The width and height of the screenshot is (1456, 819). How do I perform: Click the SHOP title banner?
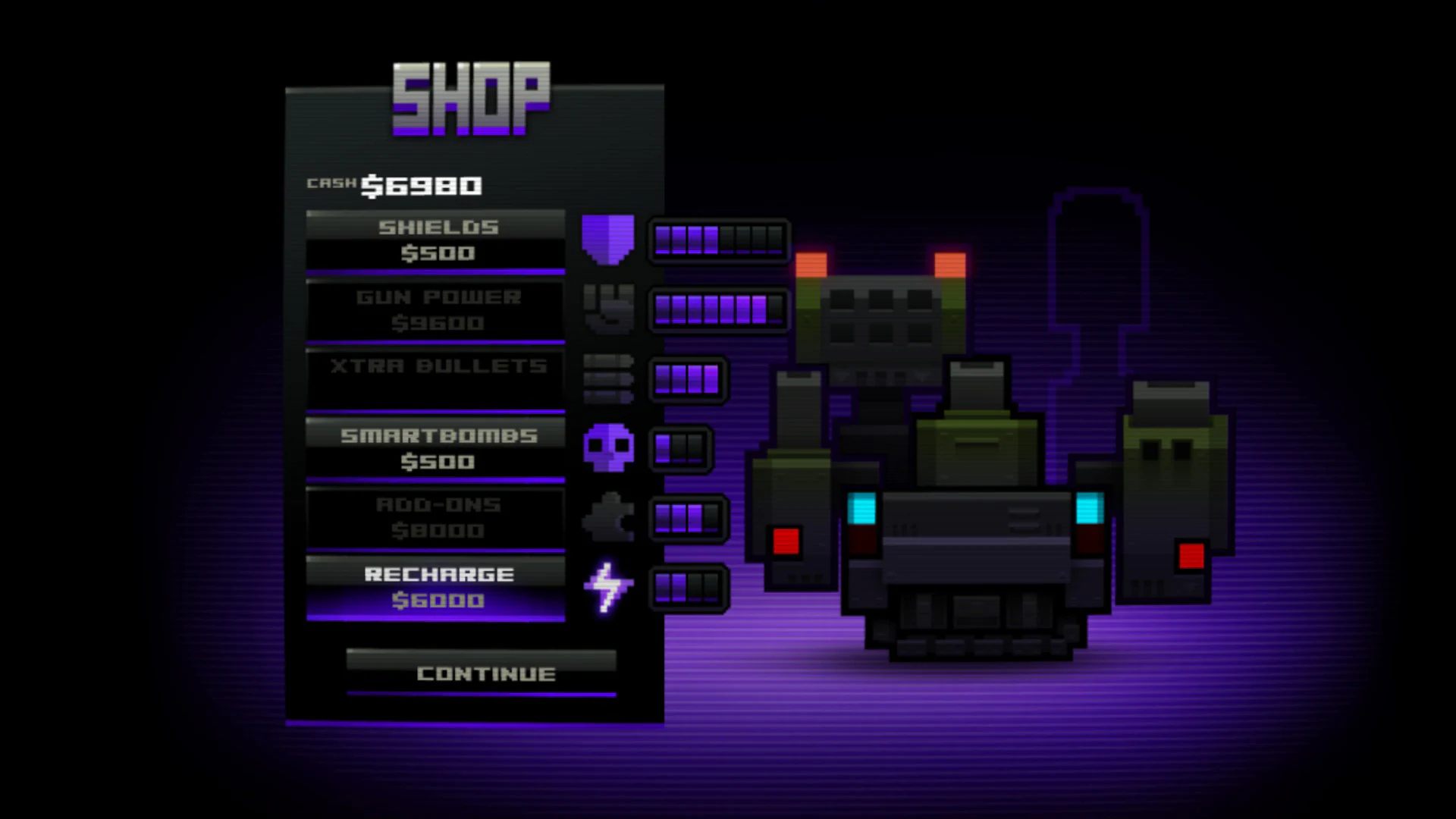point(472,99)
